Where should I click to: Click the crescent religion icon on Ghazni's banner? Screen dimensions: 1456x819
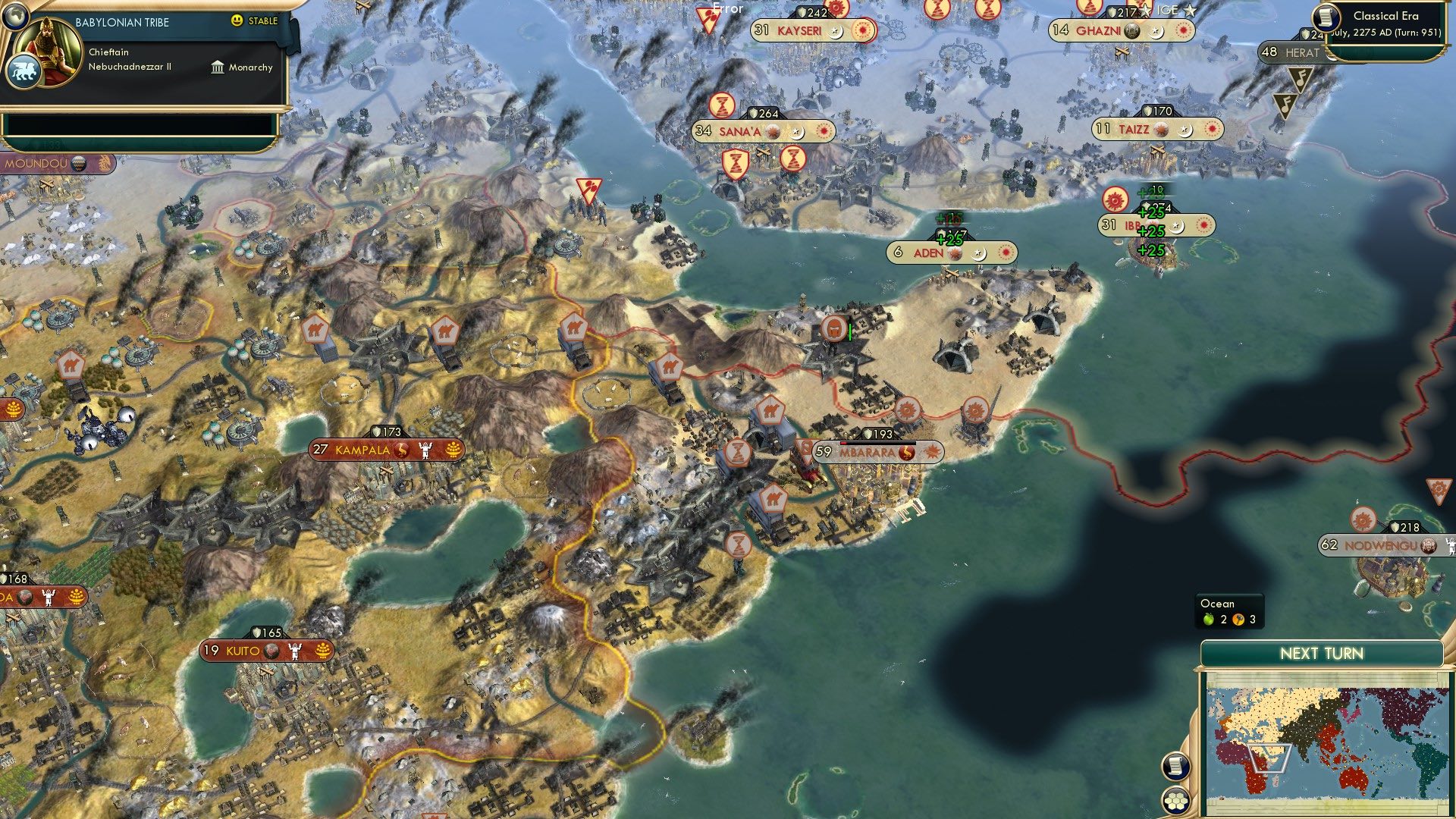click(1156, 32)
